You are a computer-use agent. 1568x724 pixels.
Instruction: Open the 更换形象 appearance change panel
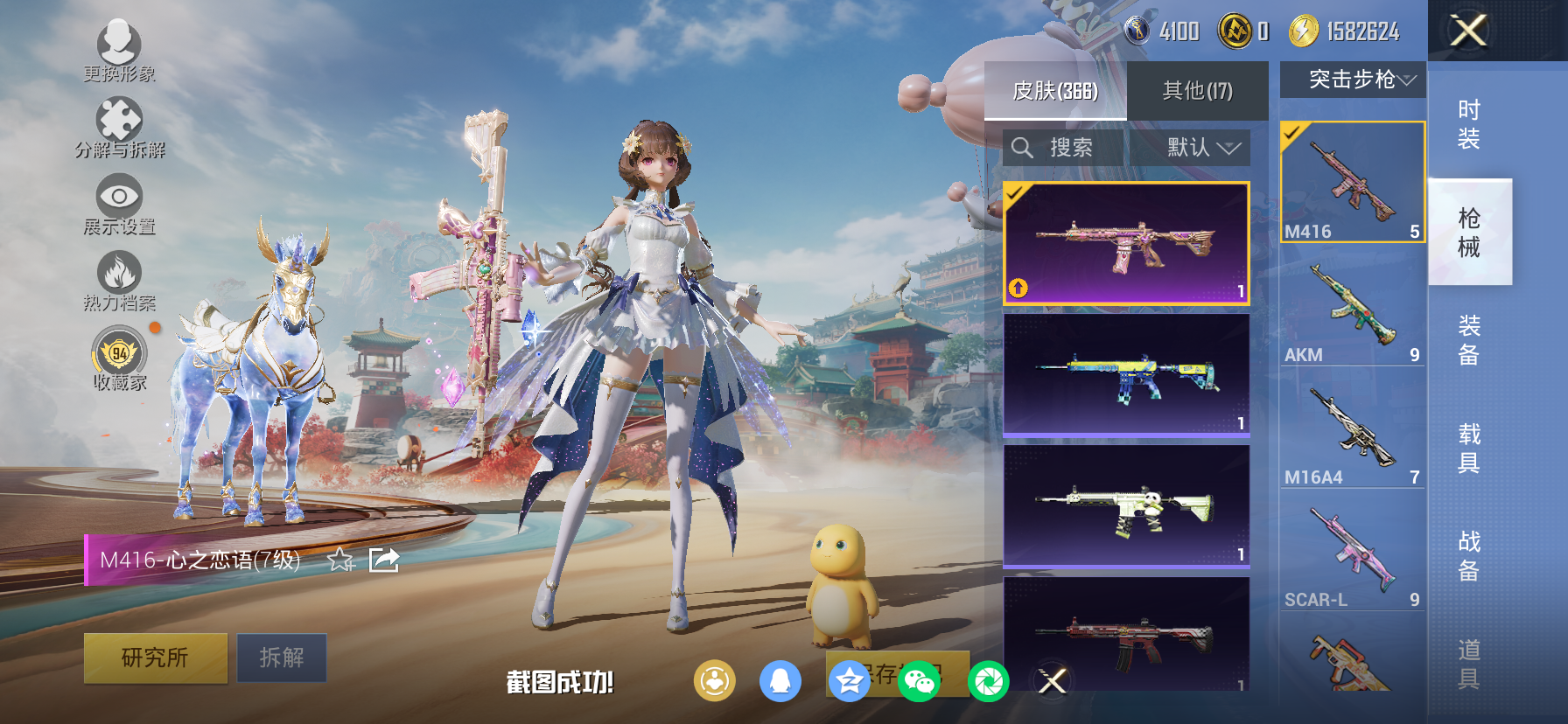click(x=120, y=42)
